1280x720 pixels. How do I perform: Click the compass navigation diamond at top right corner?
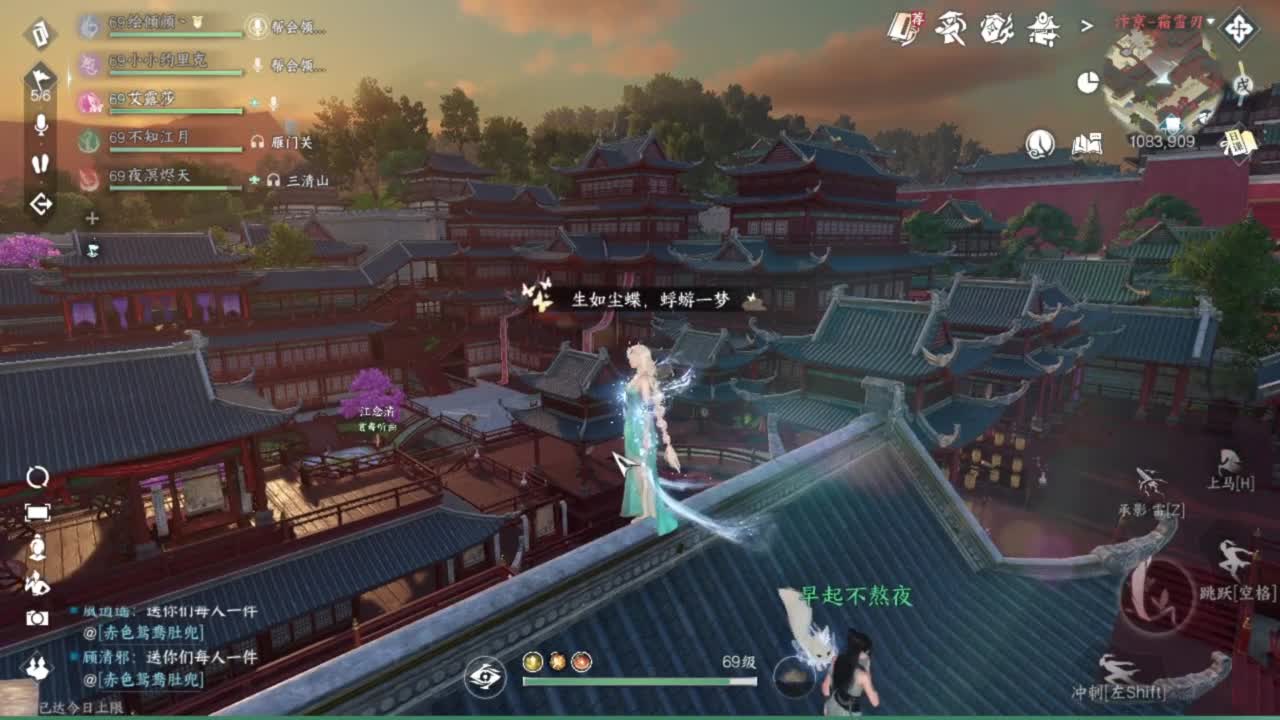pos(1241,30)
